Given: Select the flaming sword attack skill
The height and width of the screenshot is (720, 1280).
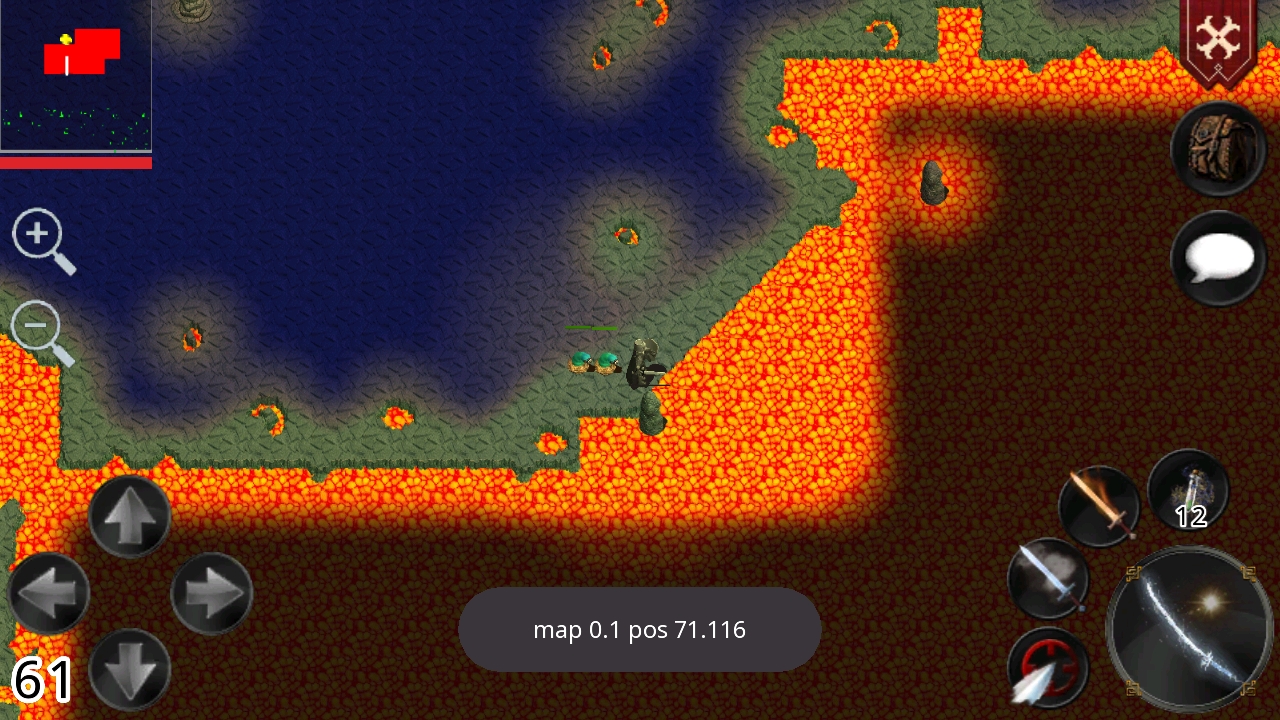Looking at the screenshot, I should point(1098,506).
